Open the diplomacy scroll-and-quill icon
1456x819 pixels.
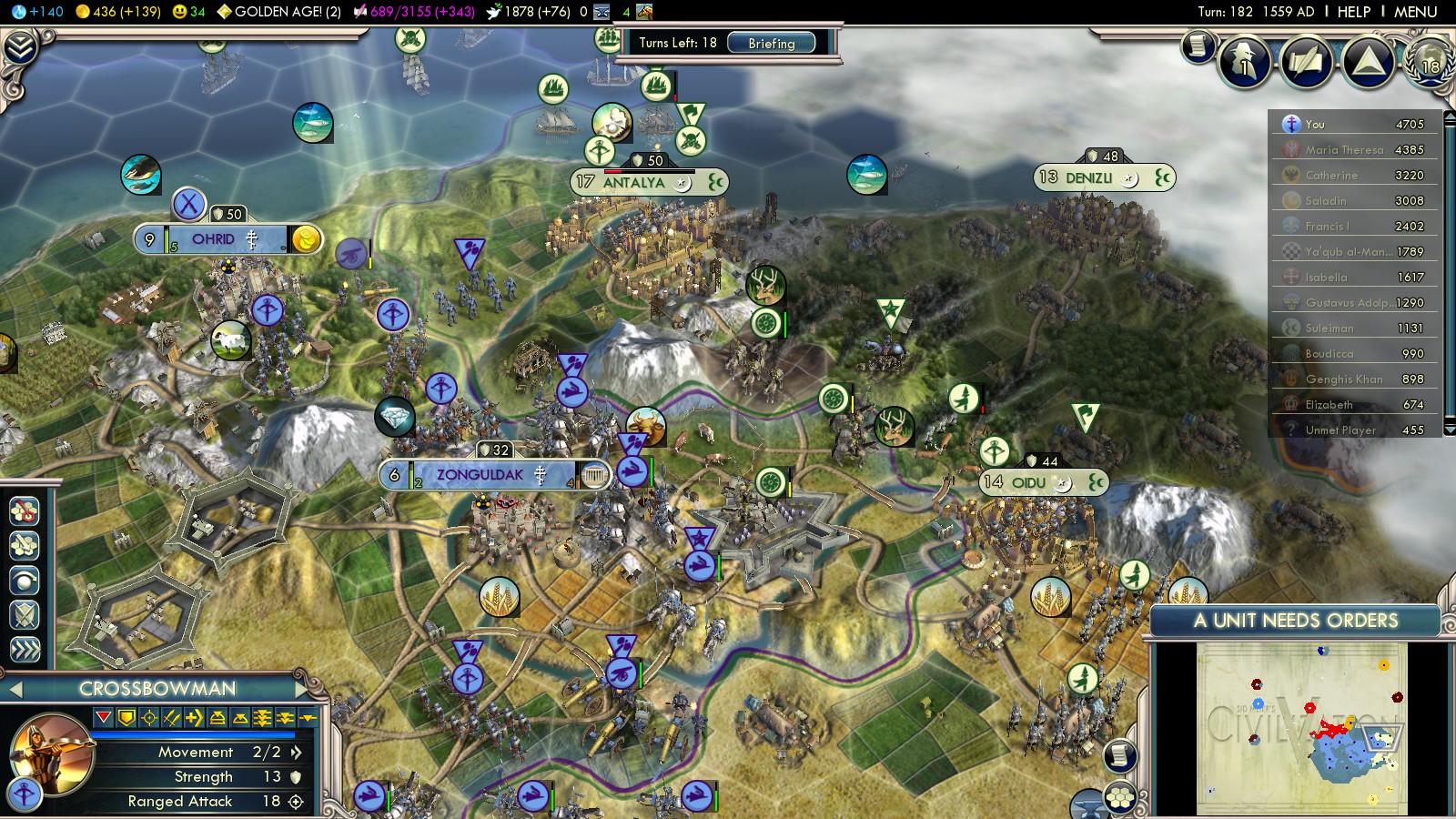pyautogui.click(x=1306, y=61)
